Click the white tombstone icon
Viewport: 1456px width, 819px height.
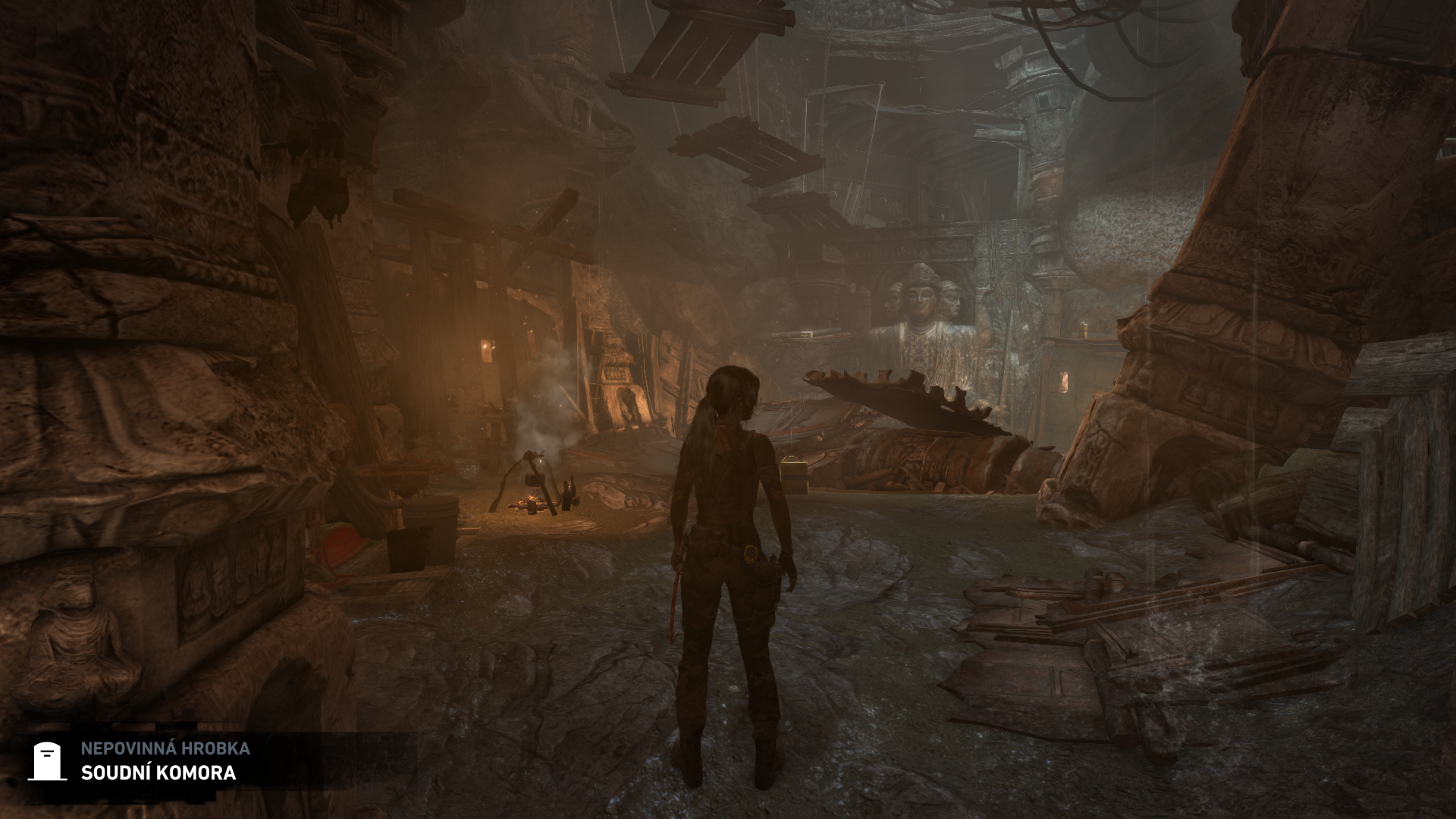(x=46, y=761)
